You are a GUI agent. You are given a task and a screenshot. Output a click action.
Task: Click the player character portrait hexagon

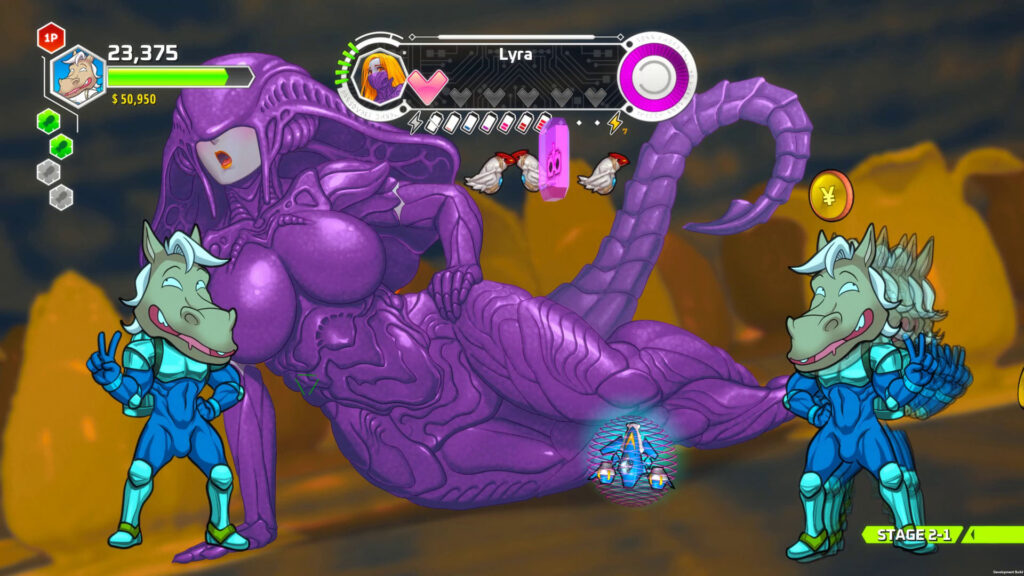pos(77,76)
